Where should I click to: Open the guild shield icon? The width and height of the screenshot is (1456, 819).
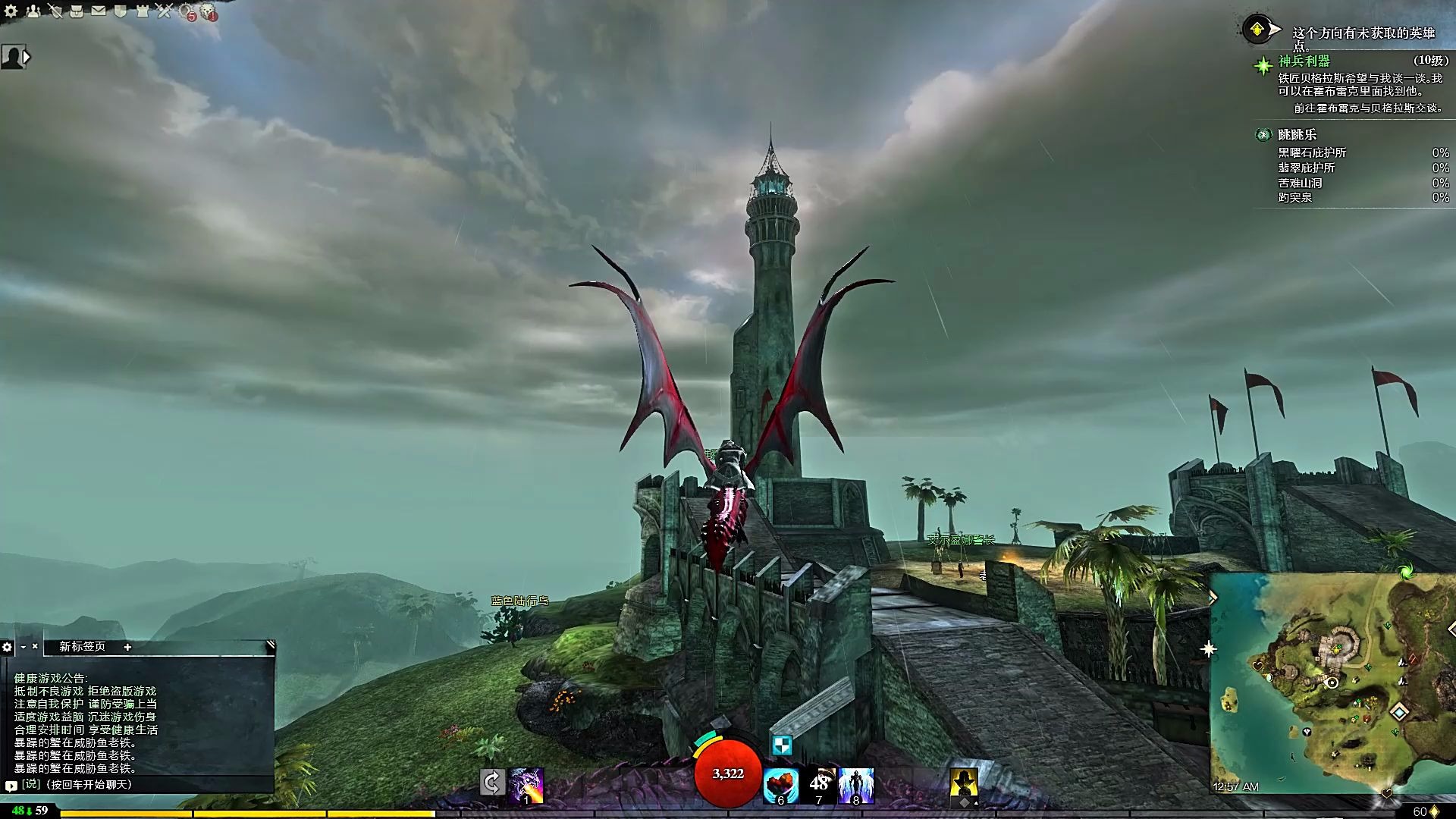pos(121,11)
